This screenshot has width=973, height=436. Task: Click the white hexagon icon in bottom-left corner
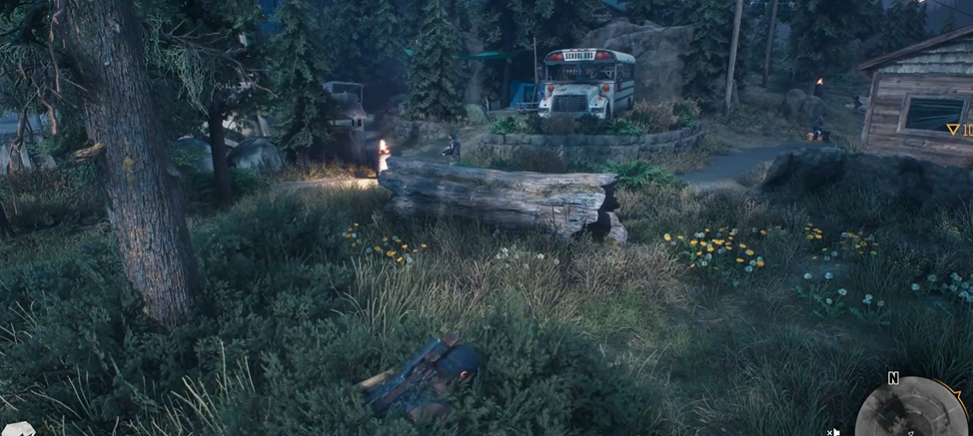(x=18, y=429)
